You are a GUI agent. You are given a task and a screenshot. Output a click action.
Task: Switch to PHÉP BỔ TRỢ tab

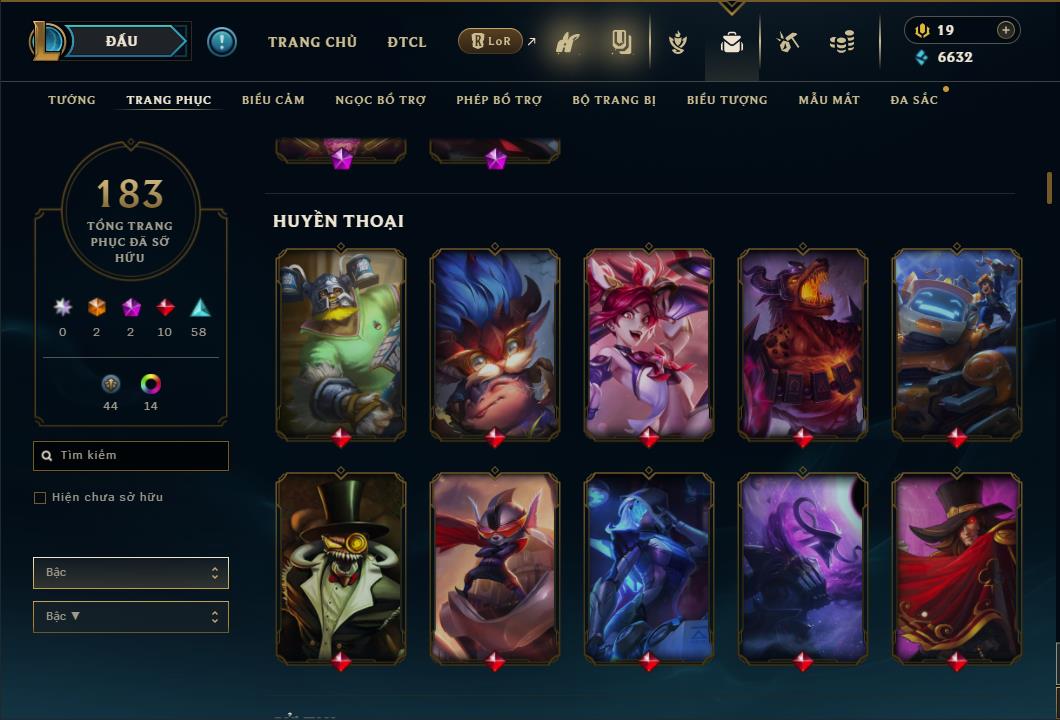pos(499,100)
